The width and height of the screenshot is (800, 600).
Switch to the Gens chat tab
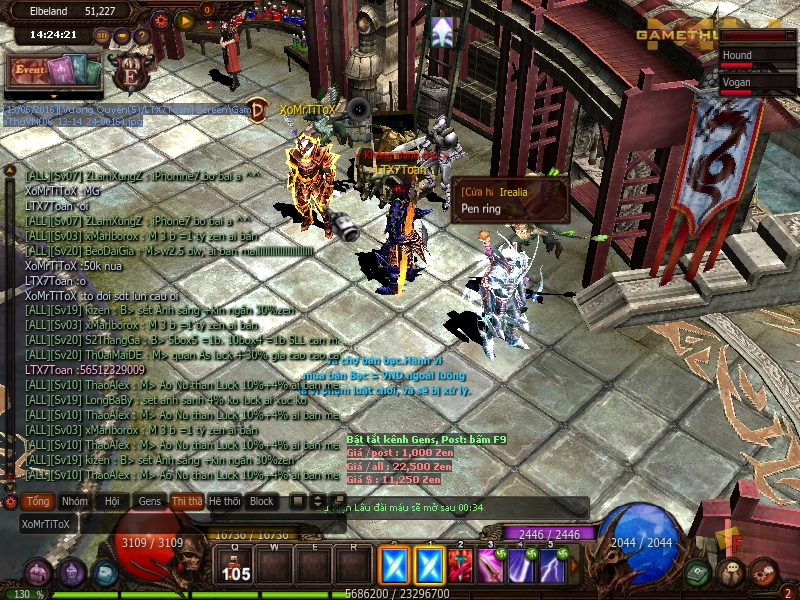click(x=150, y=501)
